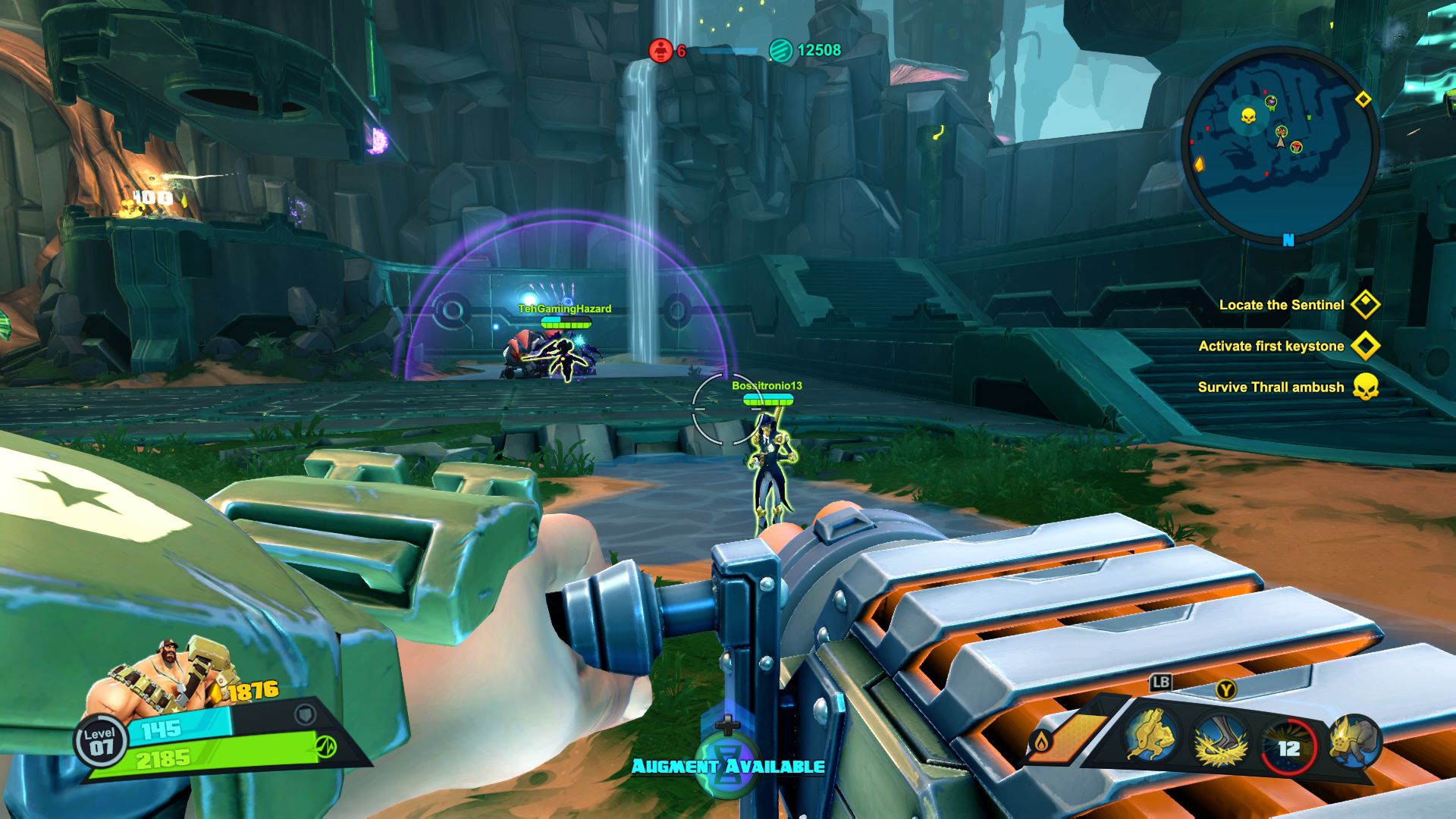This screenshot has height=819, width=1456.
Task: Click the ultimate ability on 12 cooldown
Action: click(1288, 748)
